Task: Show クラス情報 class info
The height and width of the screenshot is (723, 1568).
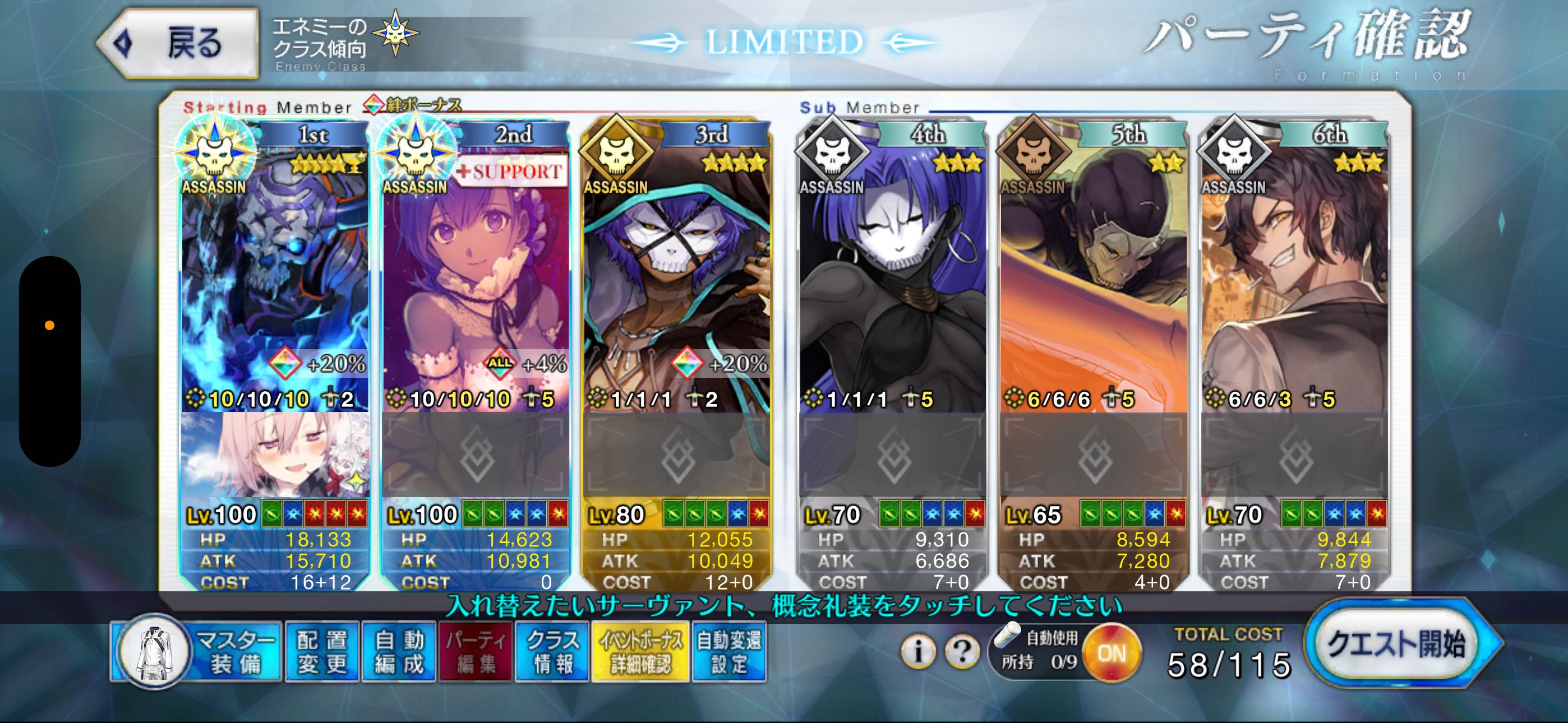Action: tap(552, 652)
